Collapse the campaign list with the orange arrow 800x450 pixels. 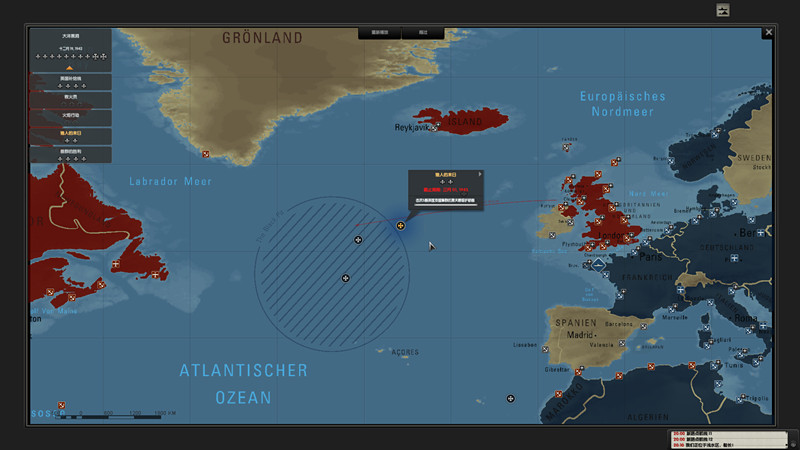70,68
